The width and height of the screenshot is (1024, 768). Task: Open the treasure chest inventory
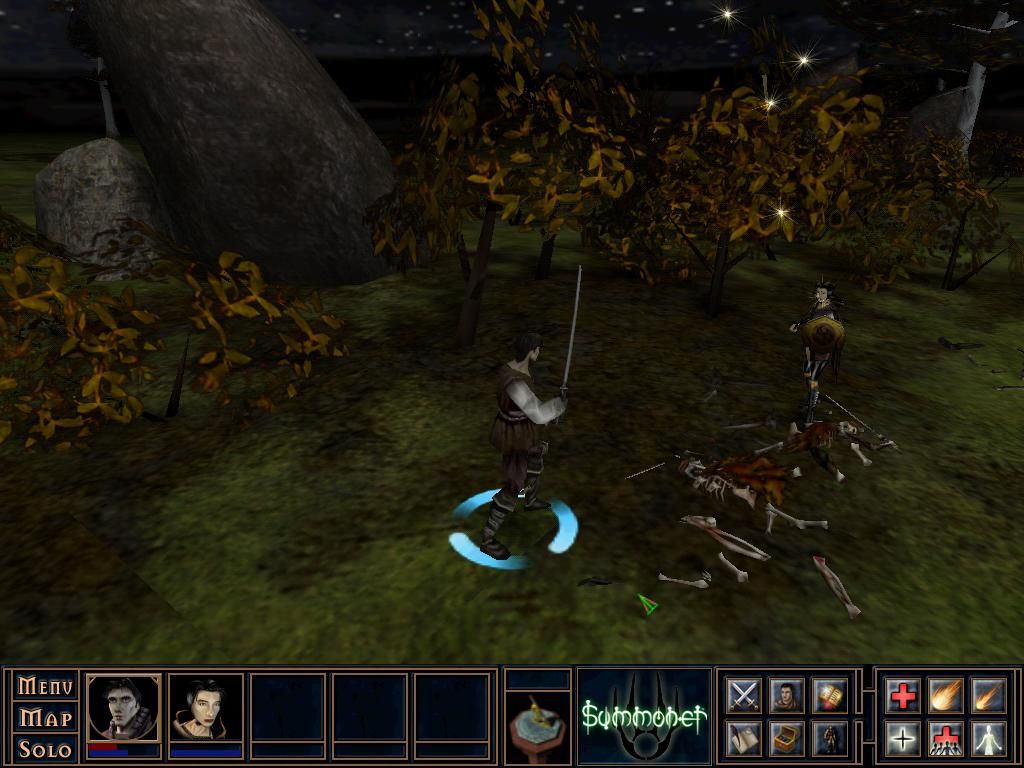click(787, 738)
